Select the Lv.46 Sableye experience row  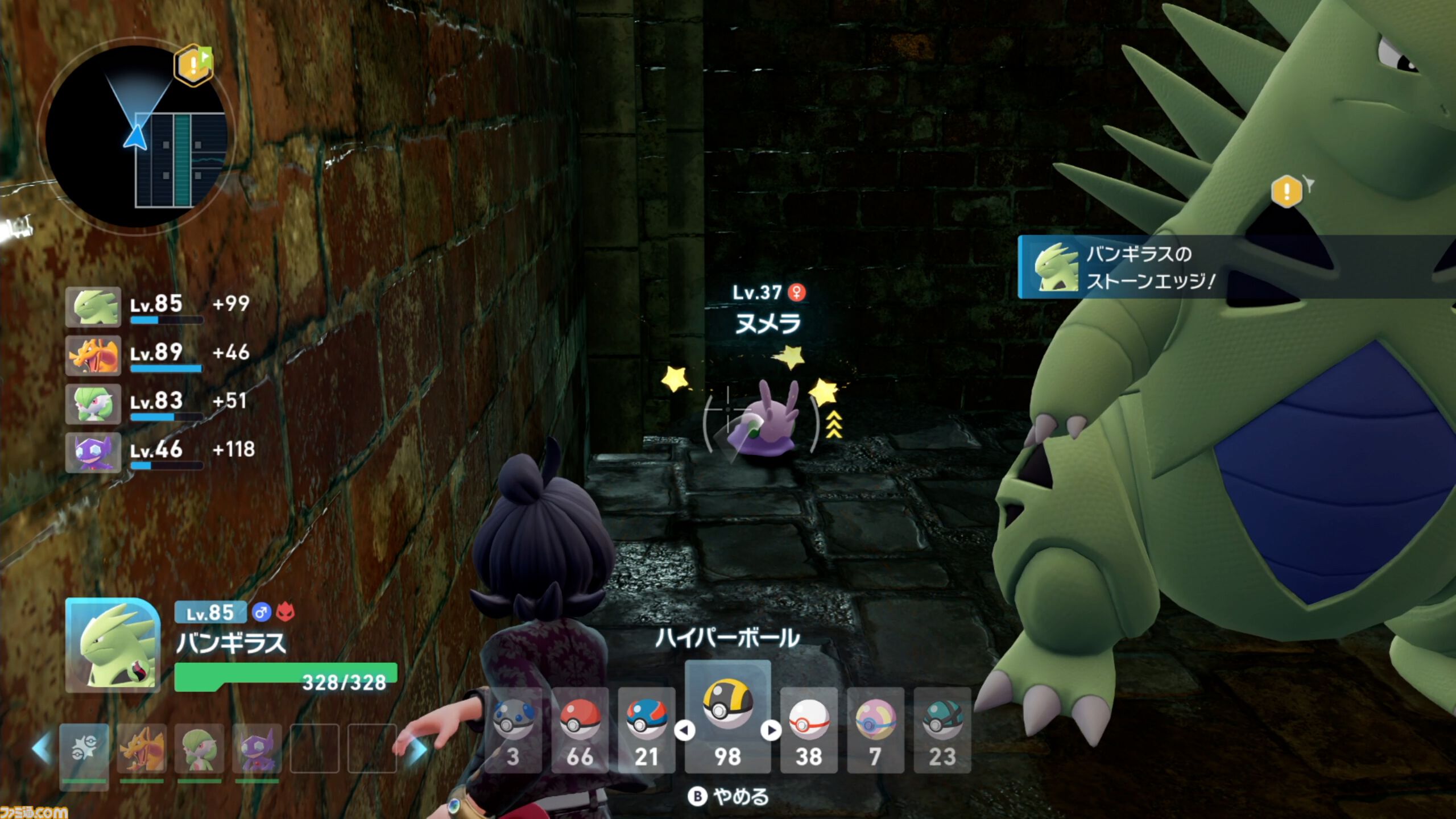coord(159,452)
